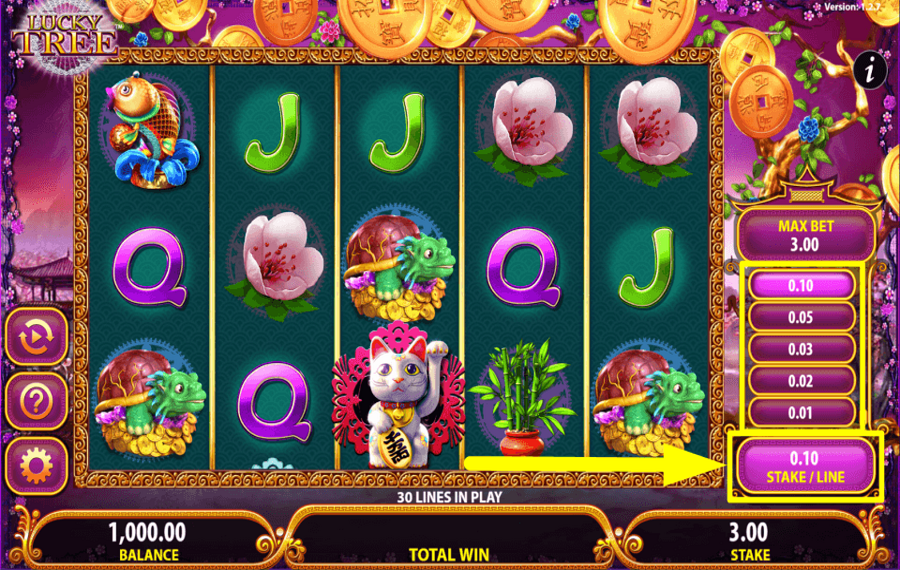
Task: Choose the 0.05 stake option
Action: point(800,317)
